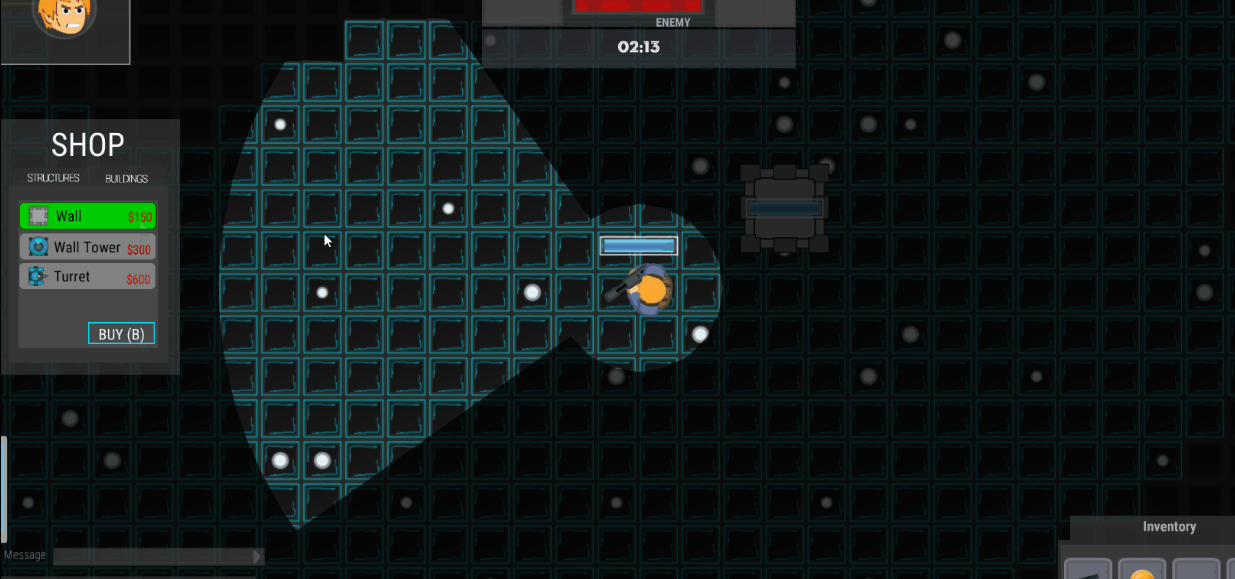Click the BUY (B) button
Image resolution: width=1235 pixels, height=579 pixels.
pos(121,334)
